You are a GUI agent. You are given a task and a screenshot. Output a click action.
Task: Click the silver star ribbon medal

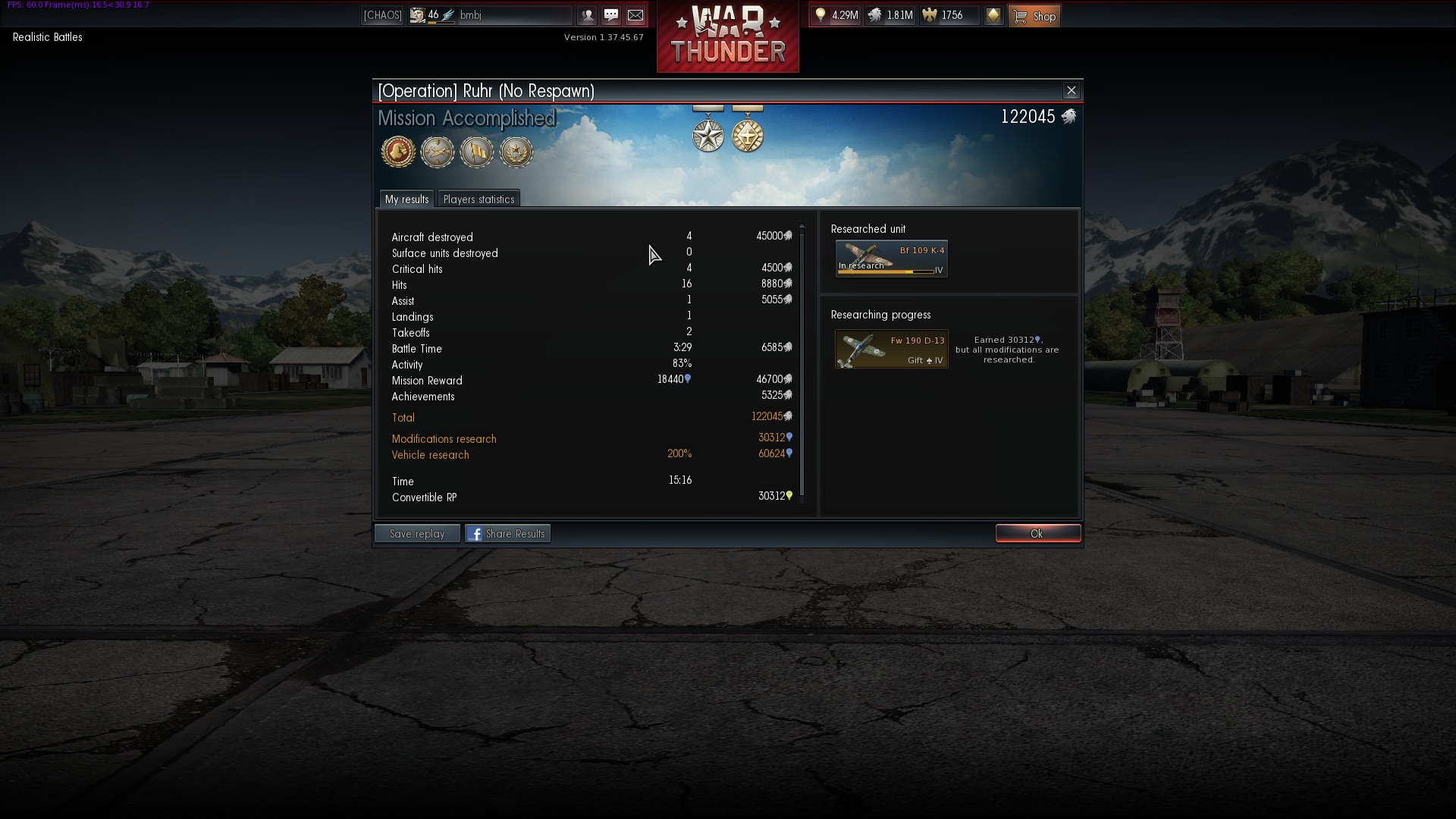[x=708, y=135]
